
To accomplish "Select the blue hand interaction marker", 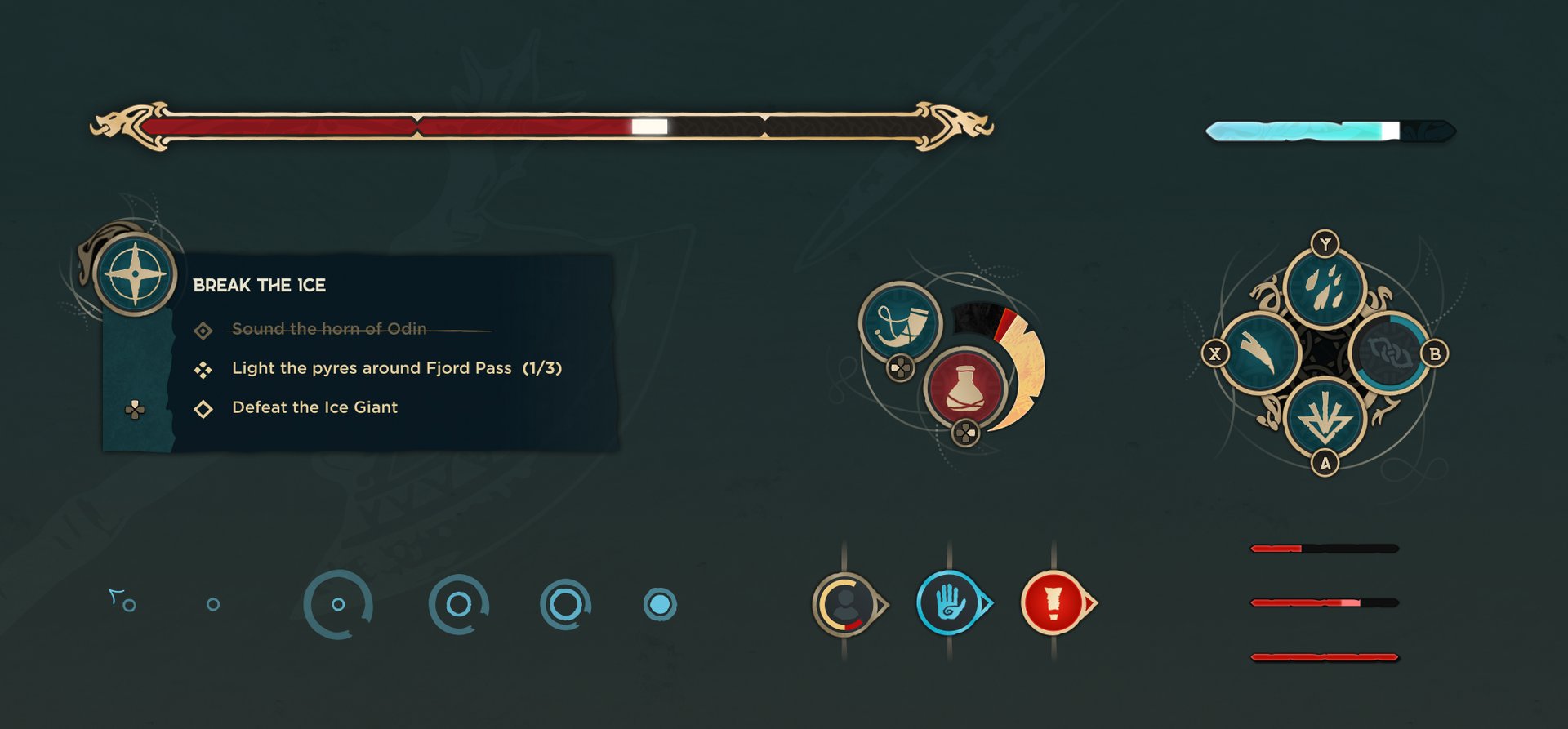I will coord(950,604).
